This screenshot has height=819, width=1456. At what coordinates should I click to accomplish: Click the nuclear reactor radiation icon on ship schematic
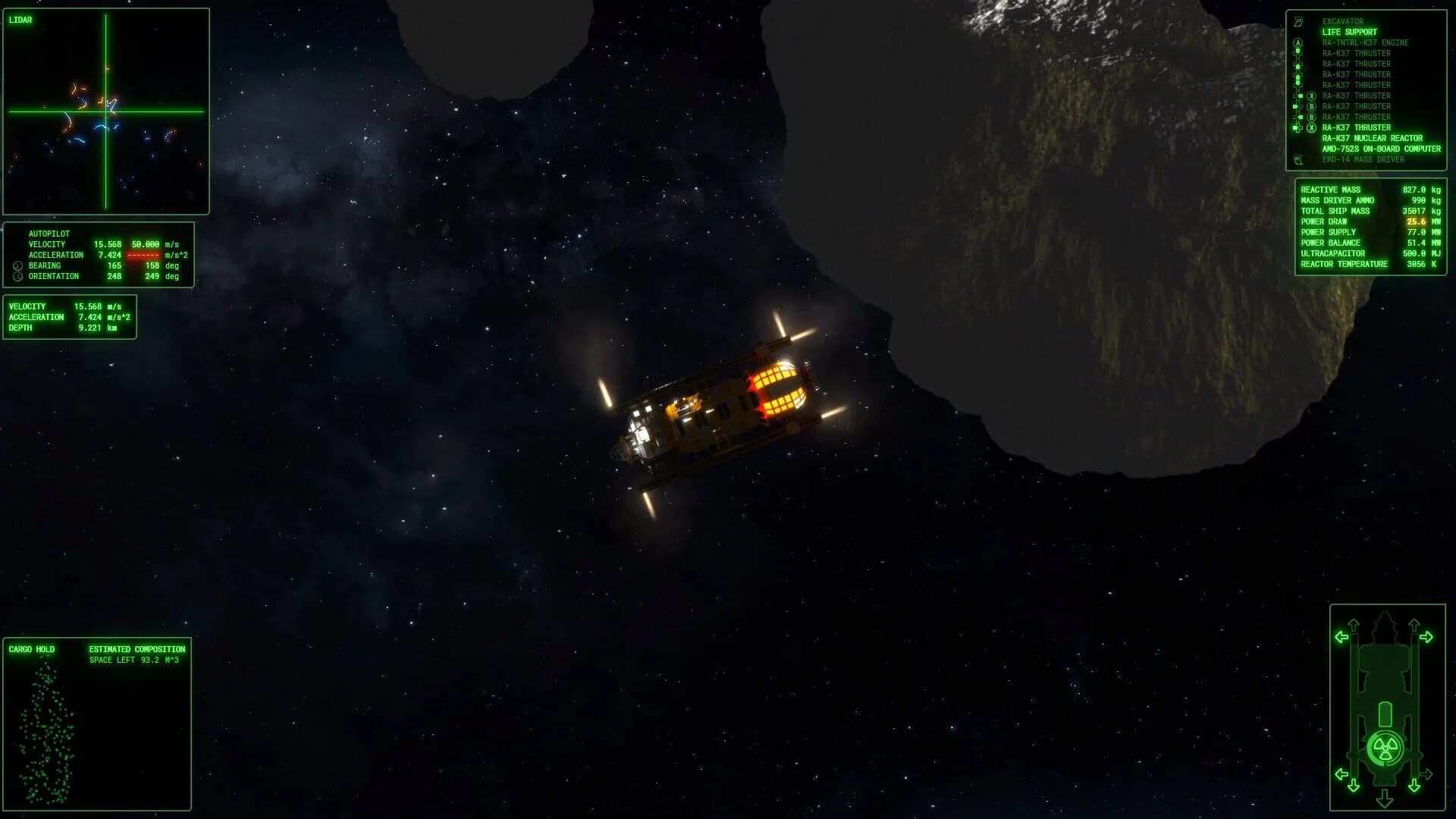click(1385, 747)
